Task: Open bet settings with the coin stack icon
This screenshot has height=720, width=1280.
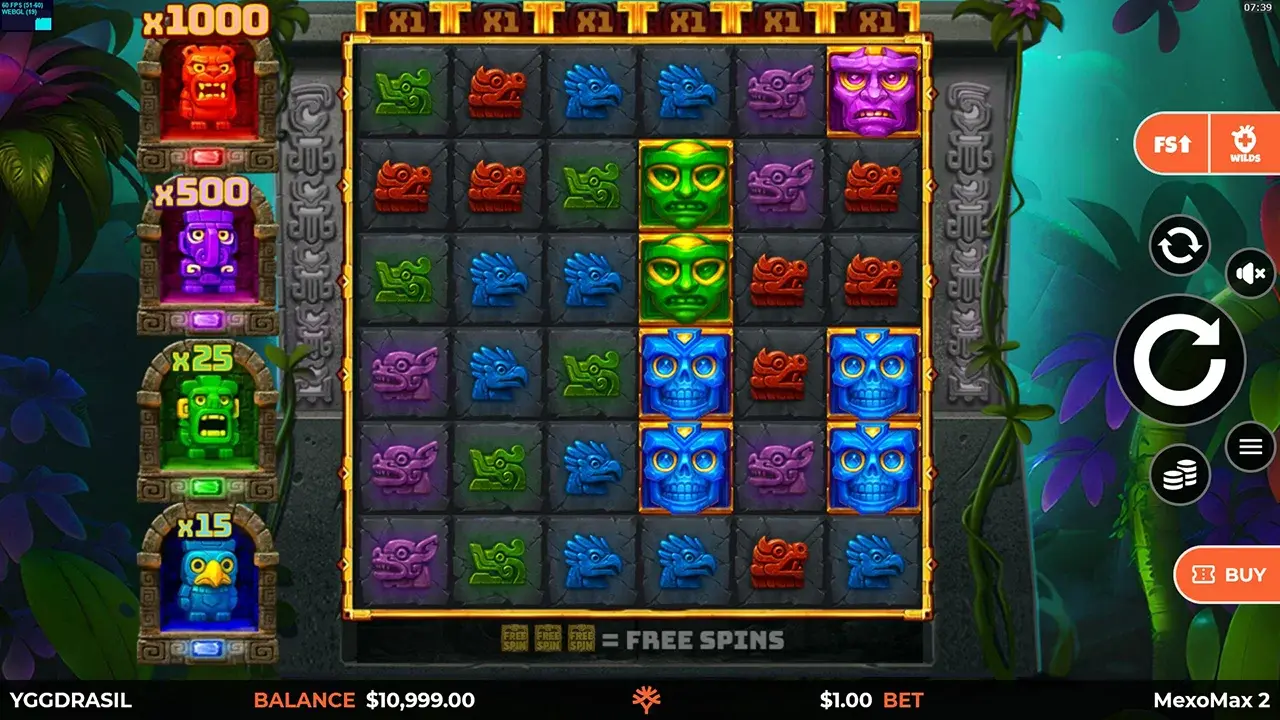Action: [x=1179, y=474]
